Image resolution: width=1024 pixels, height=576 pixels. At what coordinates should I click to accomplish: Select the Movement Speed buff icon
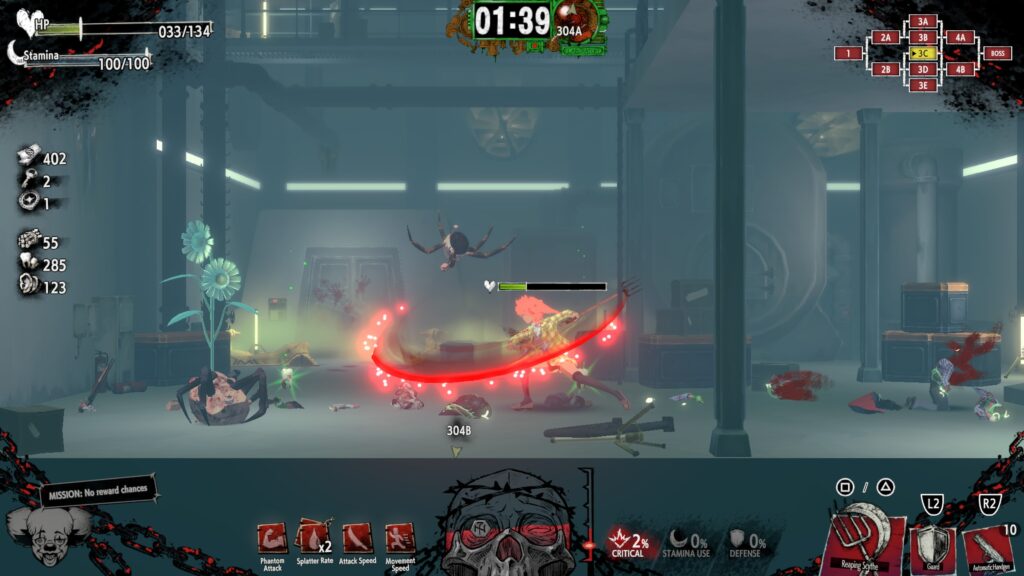400,538
